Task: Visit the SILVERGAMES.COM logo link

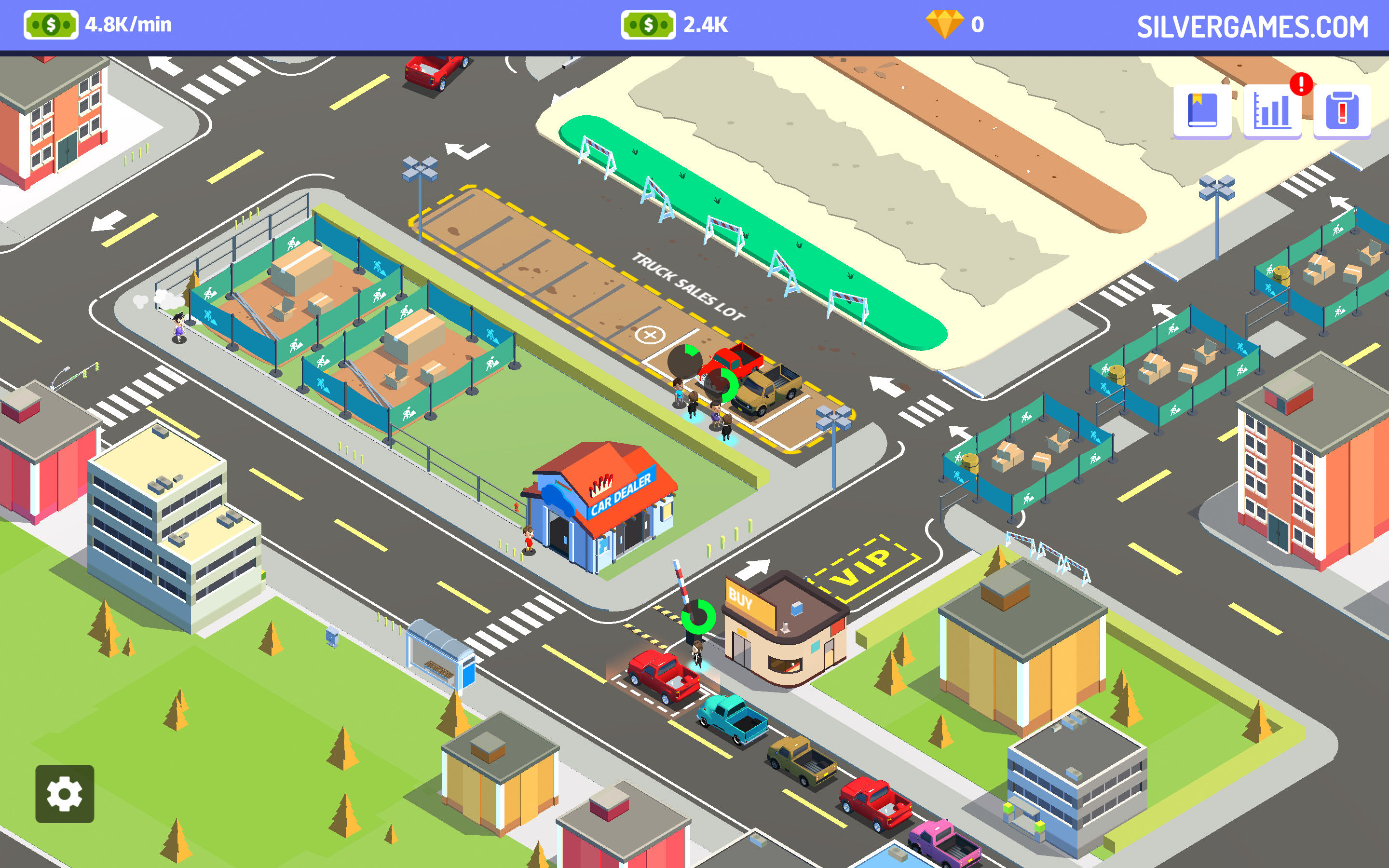Action: (1253, 27)
